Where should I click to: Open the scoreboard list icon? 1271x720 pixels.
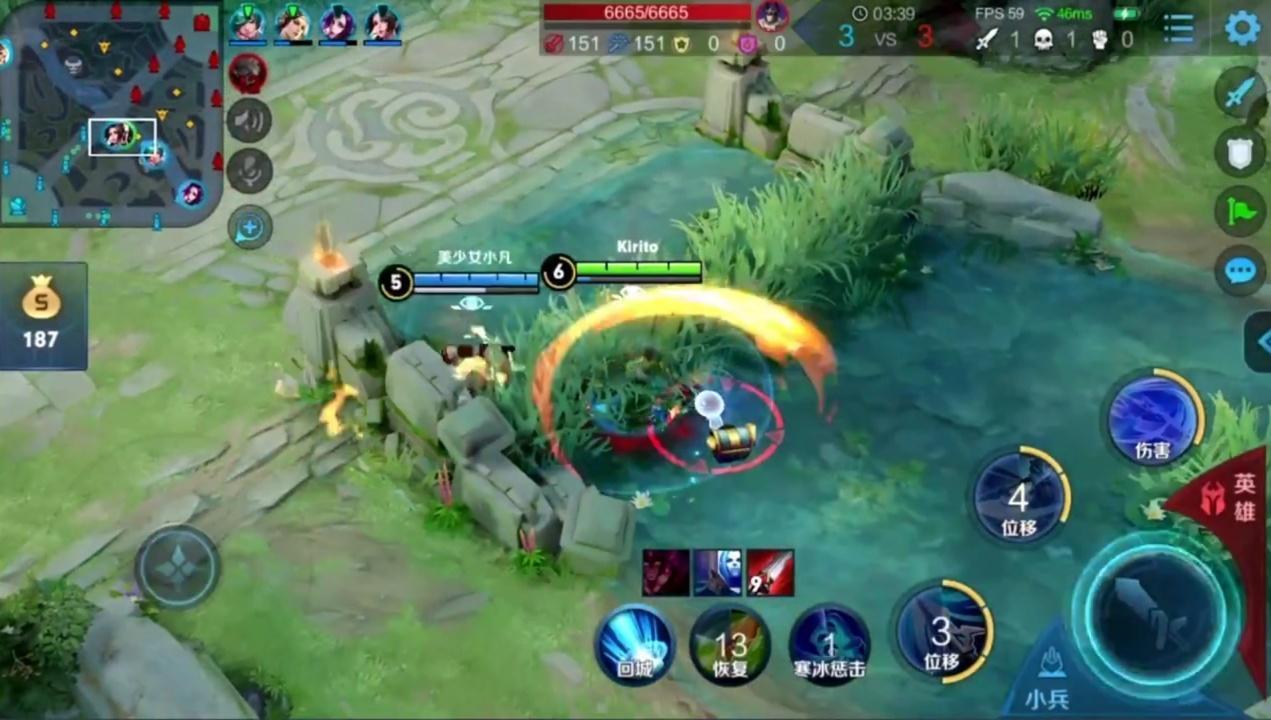click(x=1179, y=28)
